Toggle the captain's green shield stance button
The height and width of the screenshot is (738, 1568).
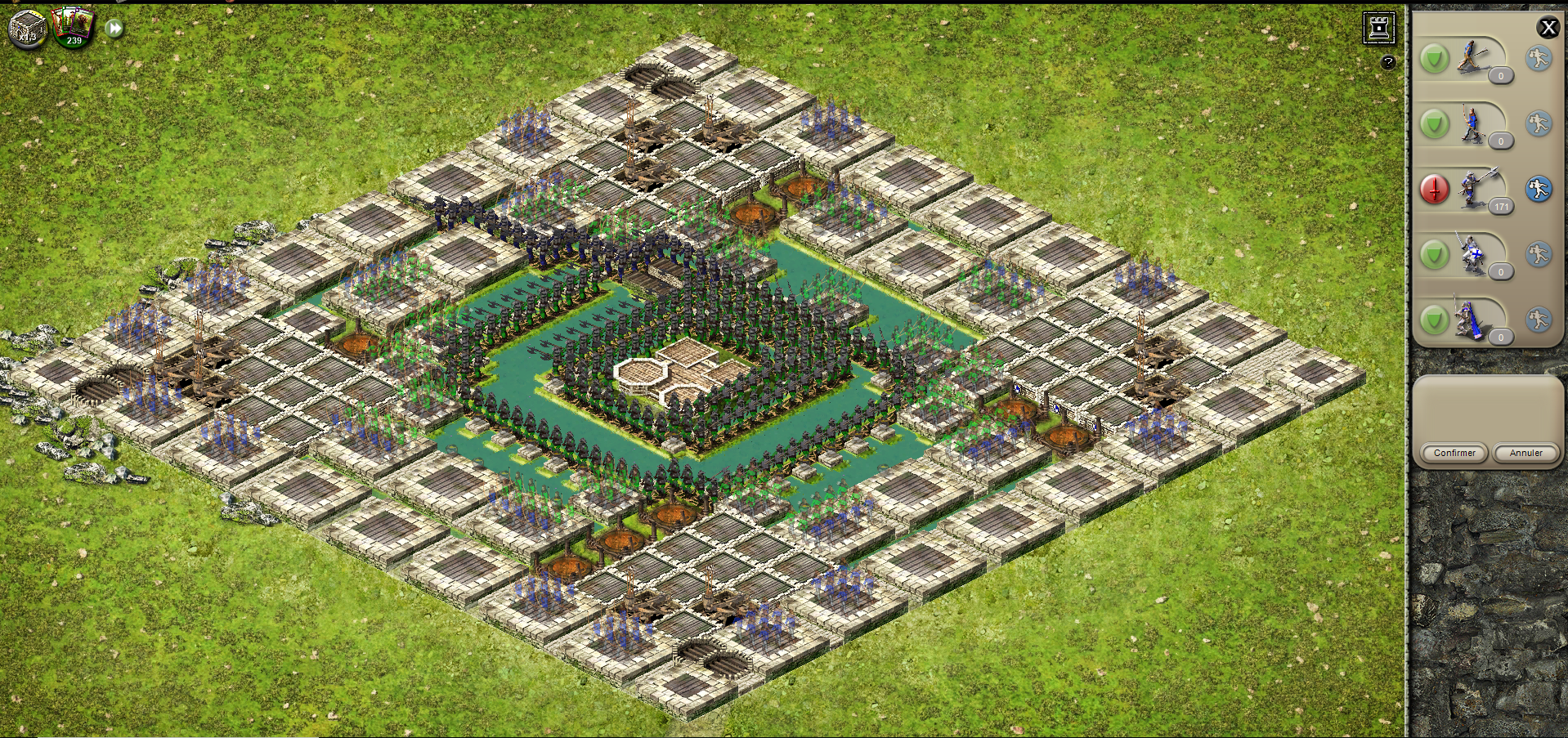coord(1435,320)
